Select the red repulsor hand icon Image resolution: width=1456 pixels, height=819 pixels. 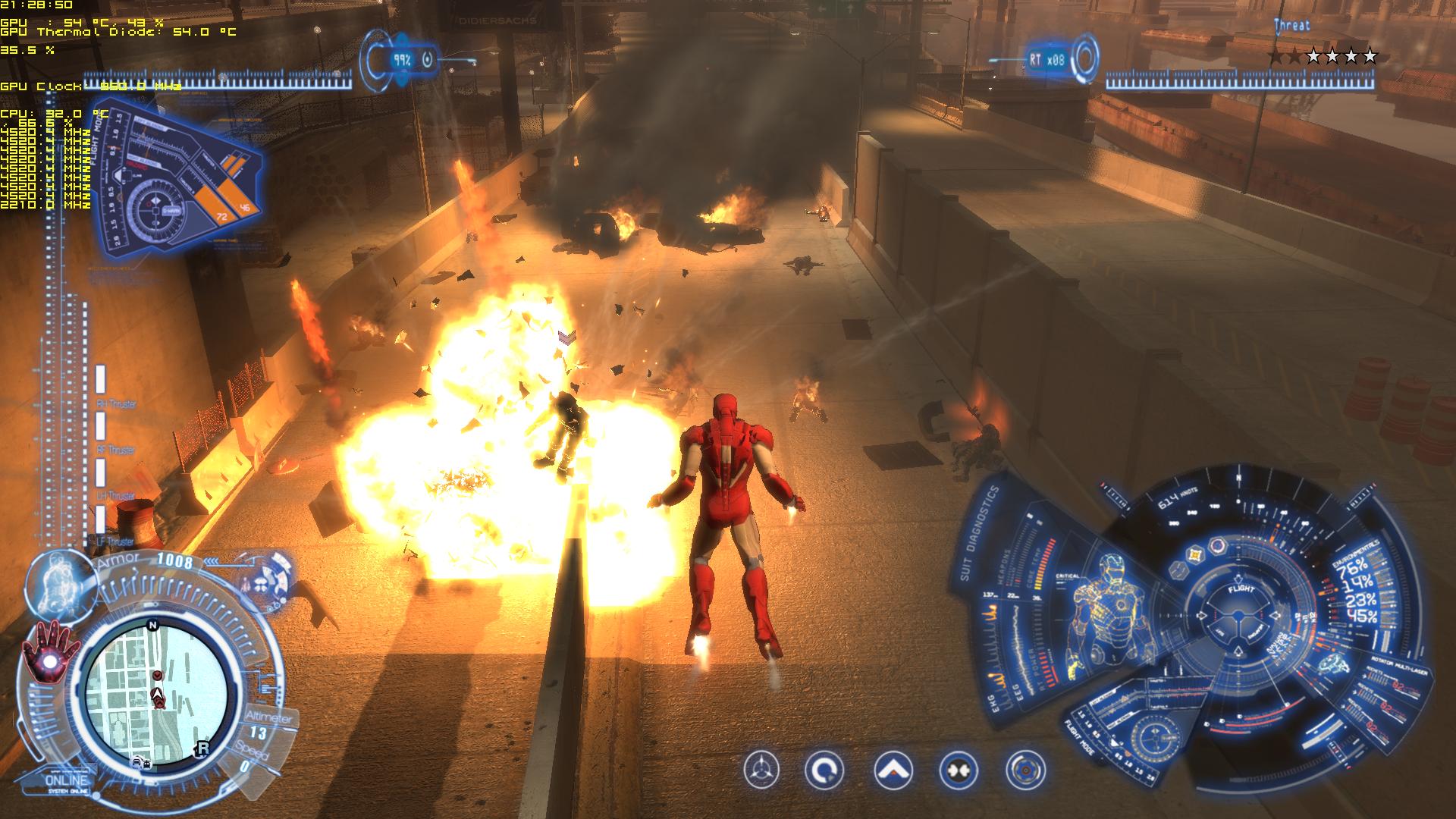52,654
